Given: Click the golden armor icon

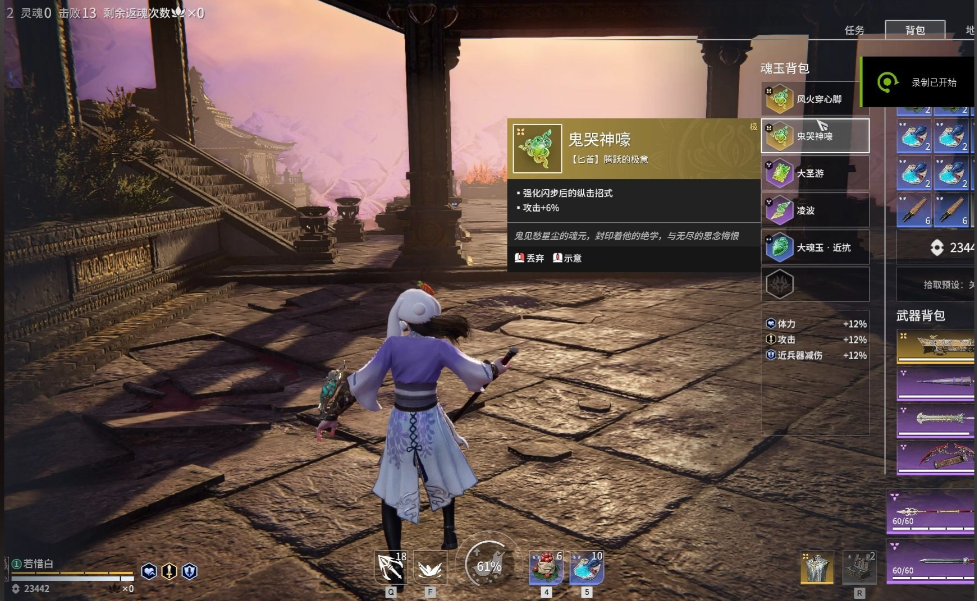Looking at the screenshot, I should (x=817, y=567).
